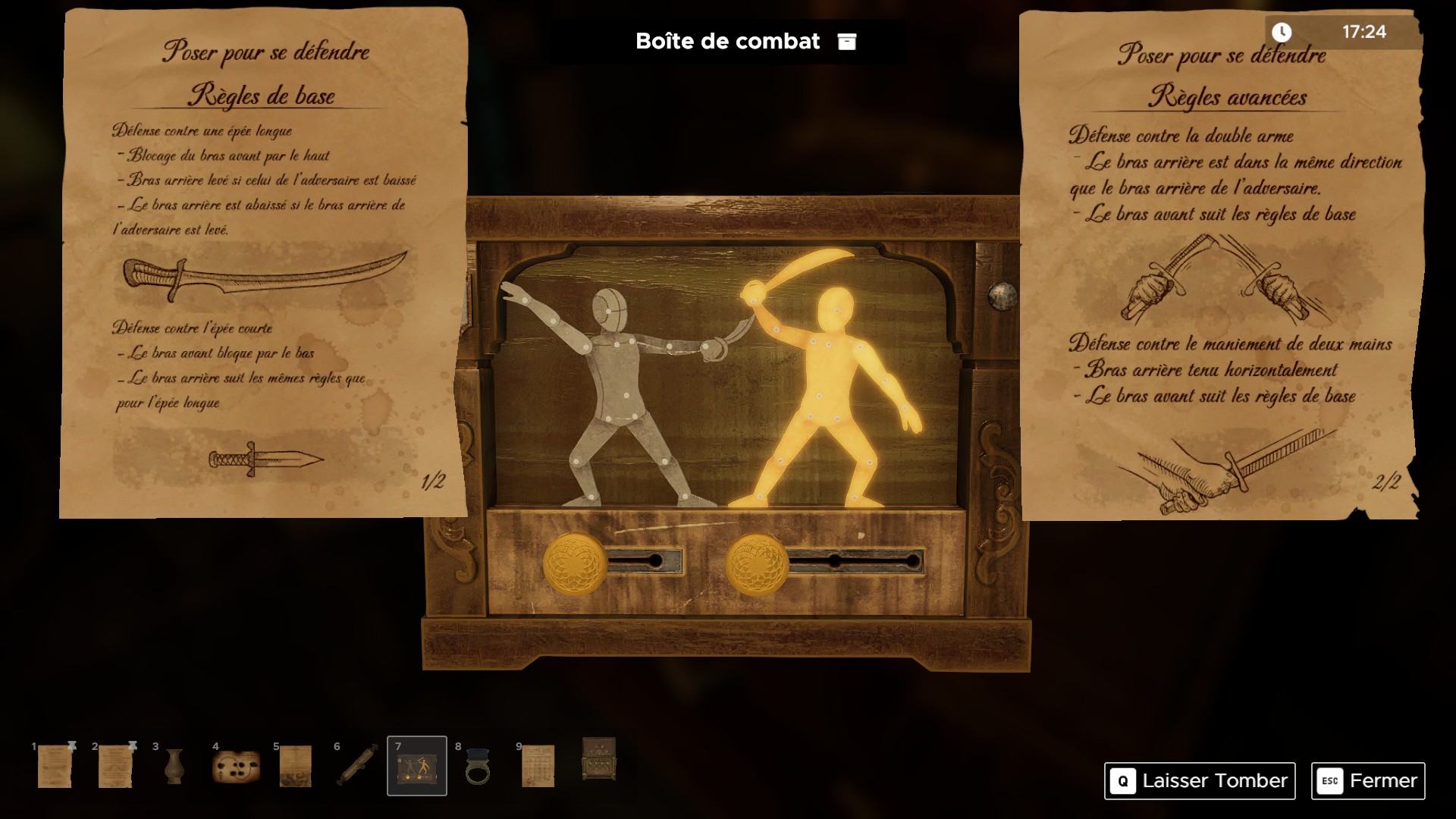Screen dimensions: 1456x819
Task: Open the grid-covered sheet in slot 9
Action: pos(538,766)
